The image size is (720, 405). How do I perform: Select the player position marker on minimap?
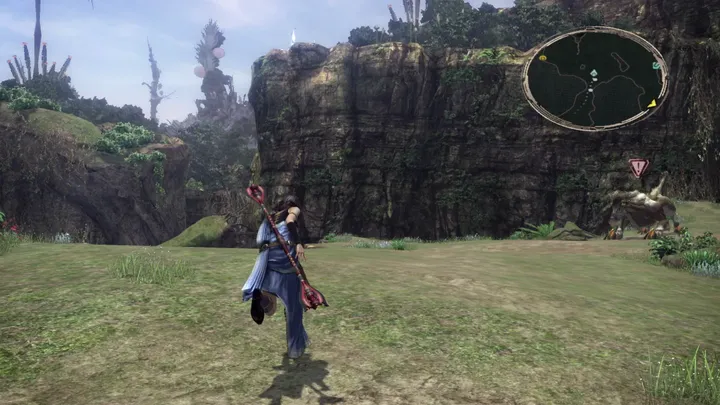(x=593, y=75)
